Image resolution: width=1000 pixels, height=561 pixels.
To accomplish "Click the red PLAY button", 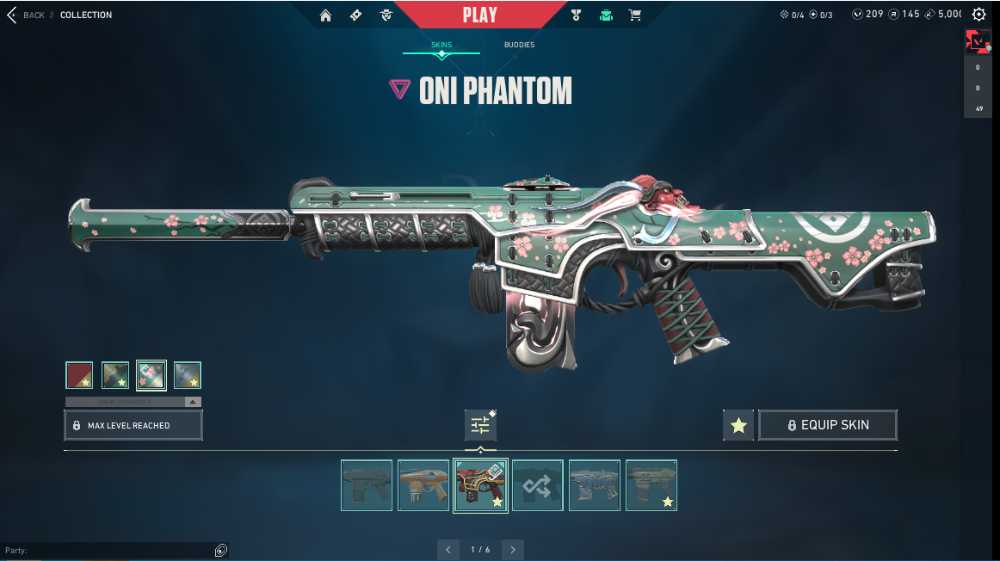I will point(480,15).
